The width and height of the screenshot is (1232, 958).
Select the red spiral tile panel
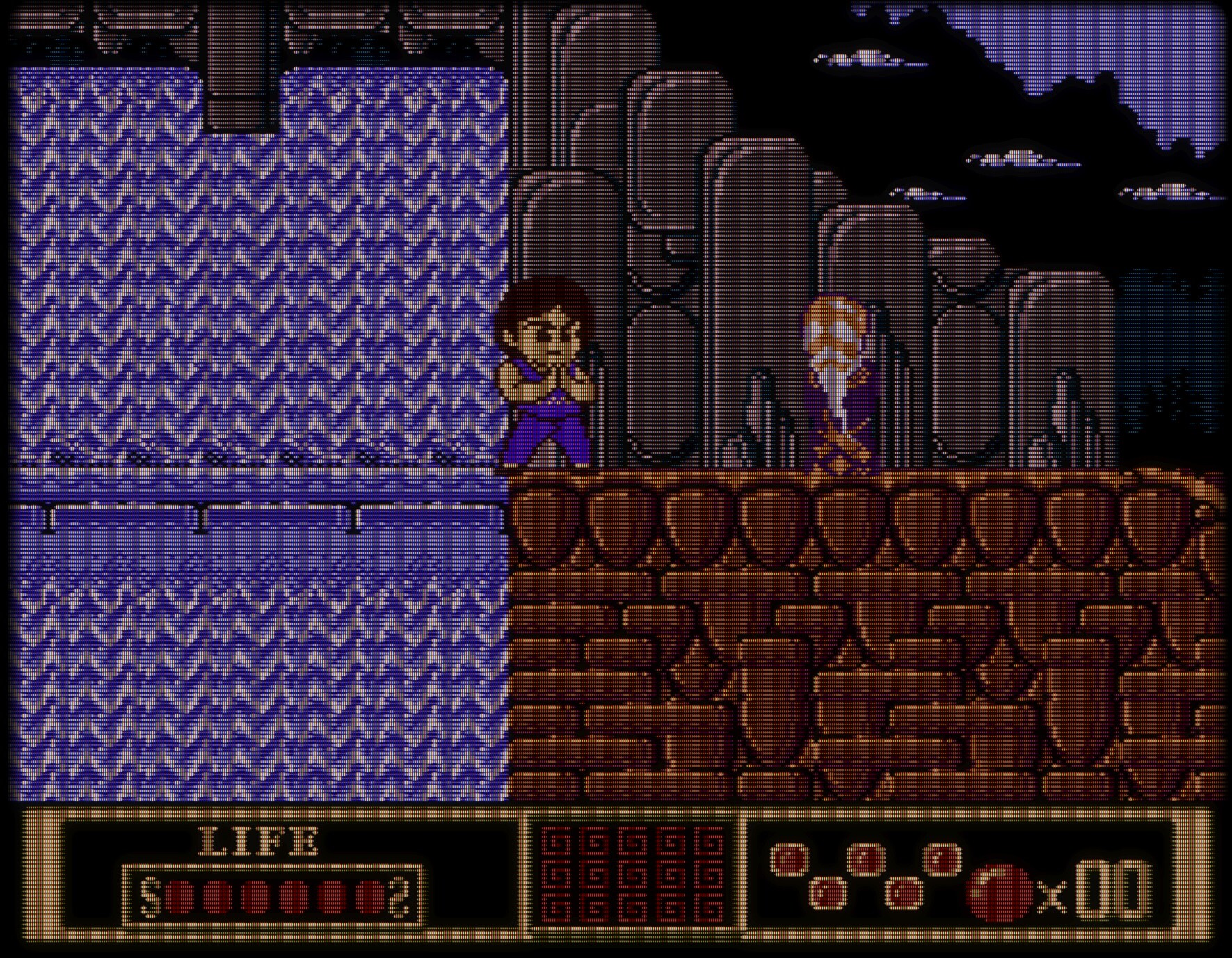coord(632,874)
